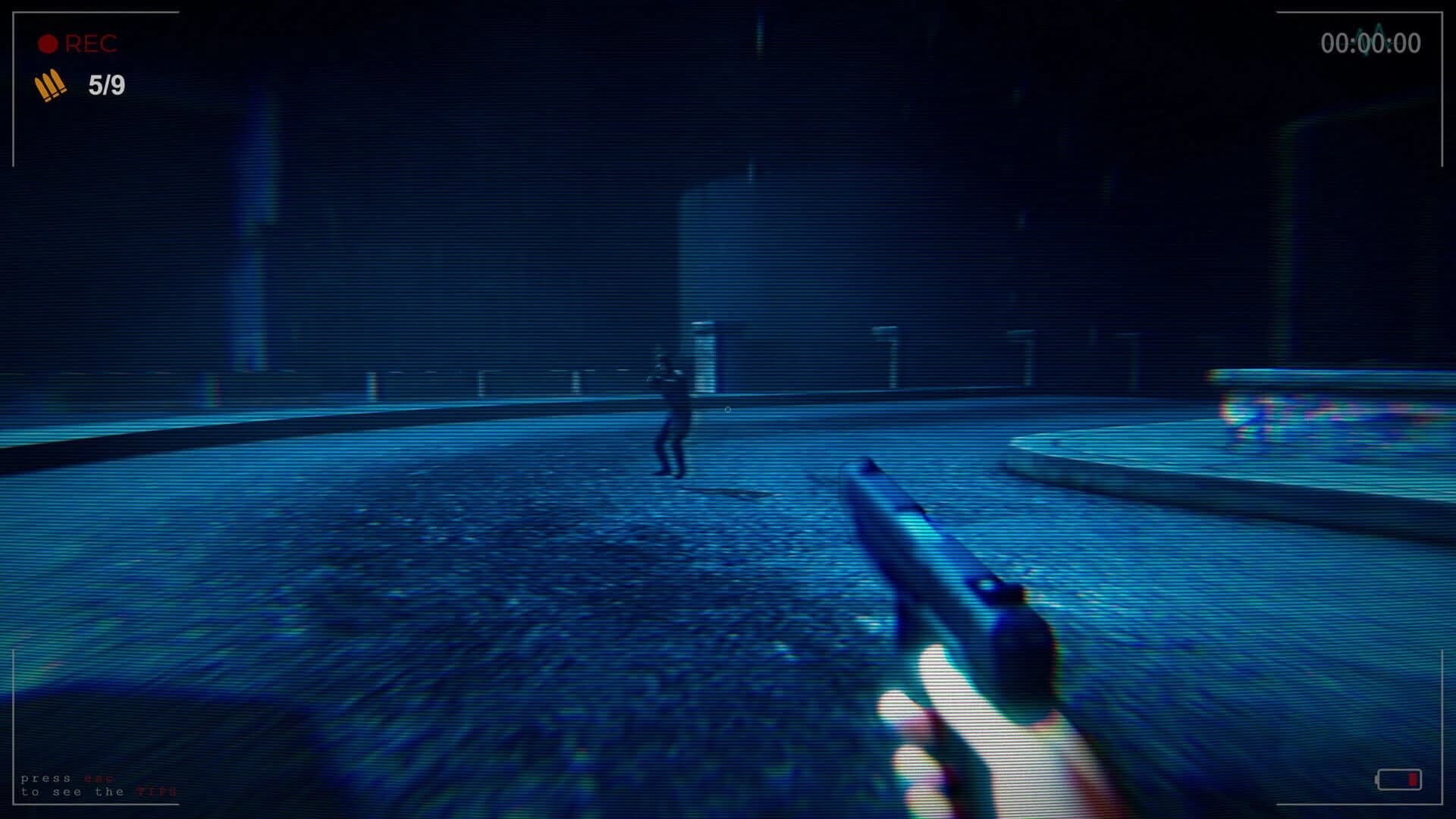Expand the TIPS overlay via esc prompt
The image size is (1456, 819).
[99, 779]
